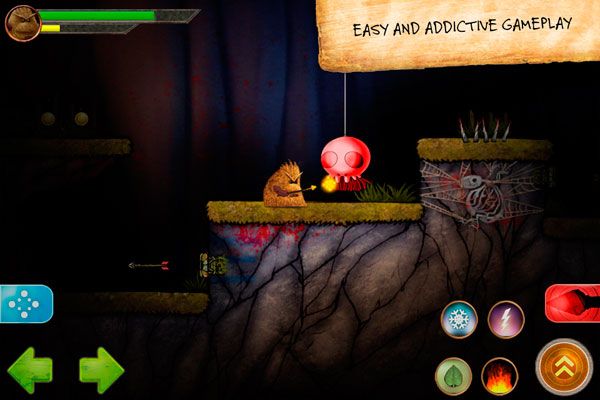Image resolution: width=600 pixels, height=400 pixels.
Task: Open the blue dotted-diamond side button
Action: (25, 304)
